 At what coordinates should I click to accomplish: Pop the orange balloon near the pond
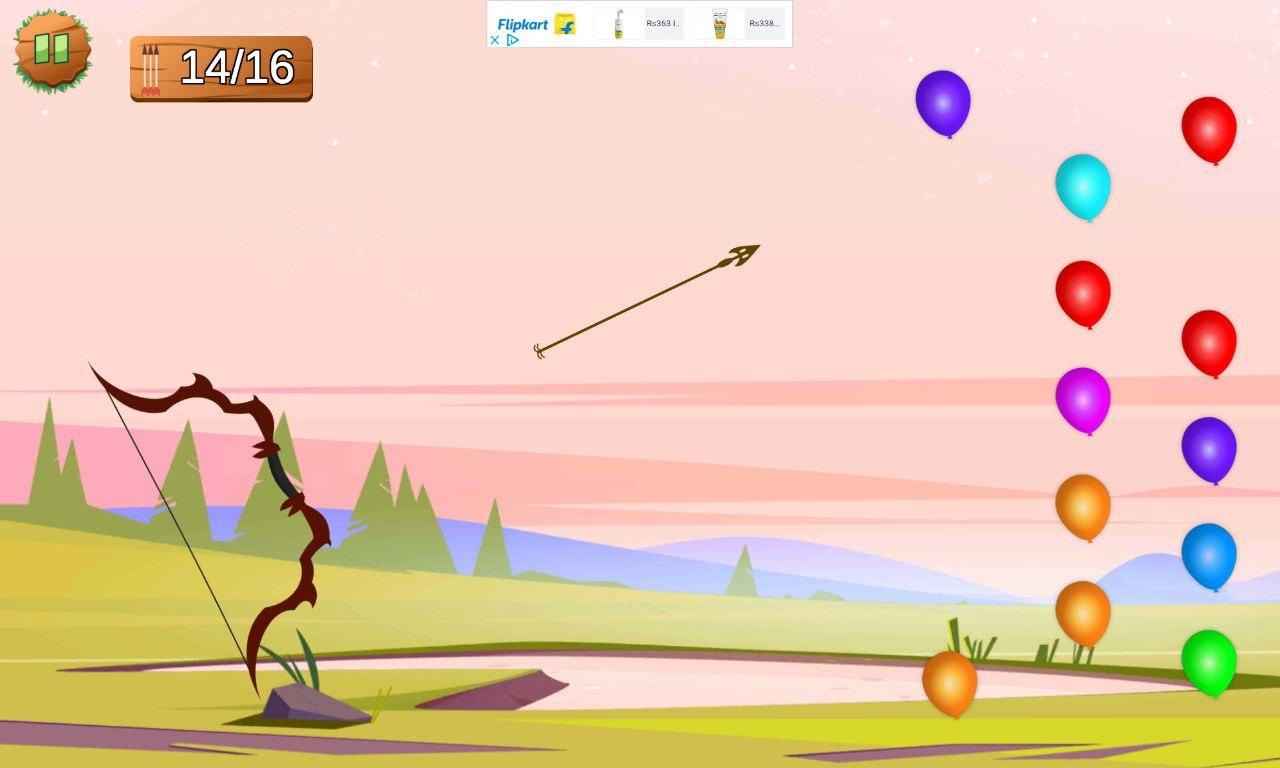948,683
